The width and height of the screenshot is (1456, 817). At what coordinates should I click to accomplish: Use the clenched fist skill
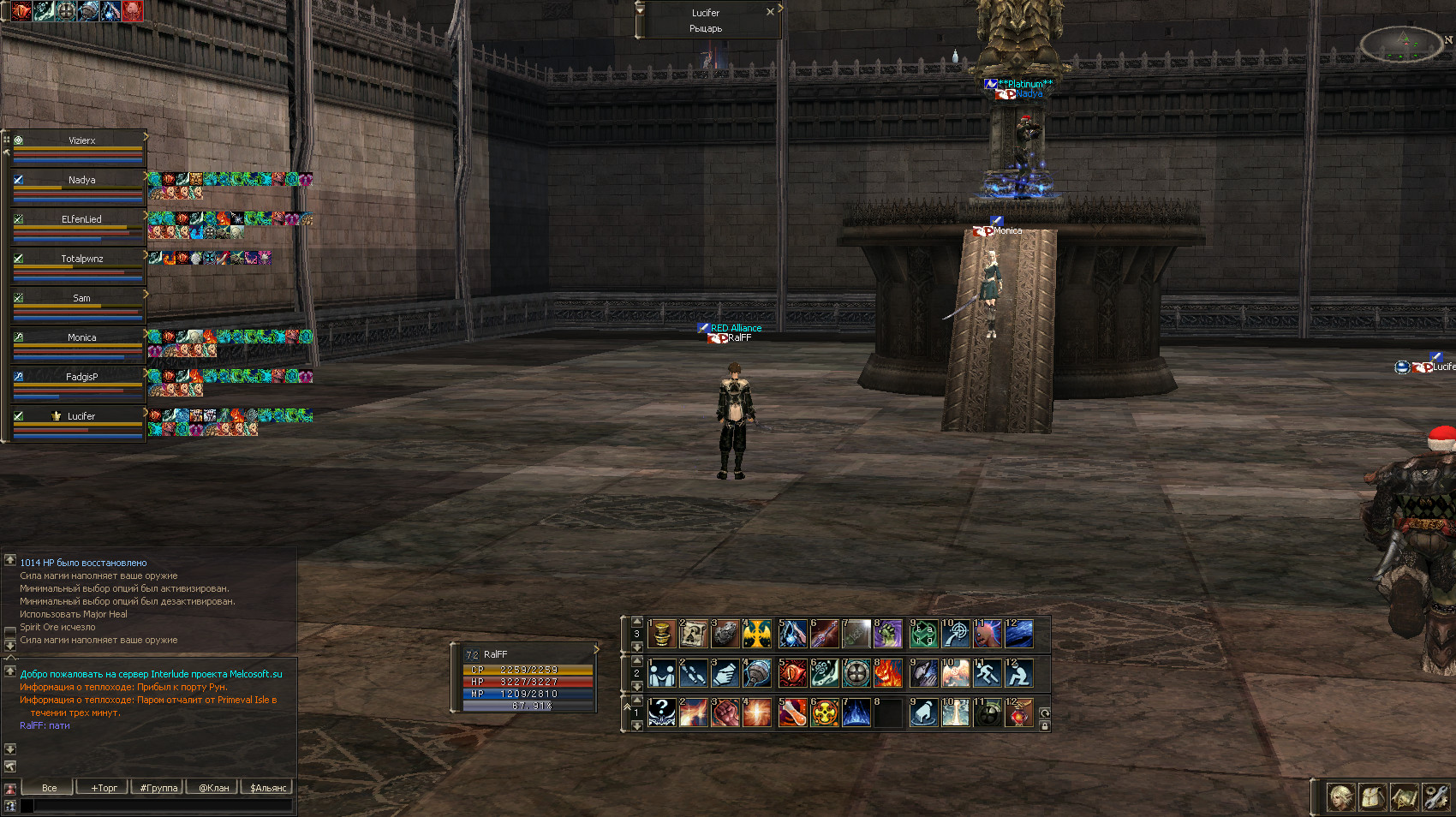click(725, 713)
